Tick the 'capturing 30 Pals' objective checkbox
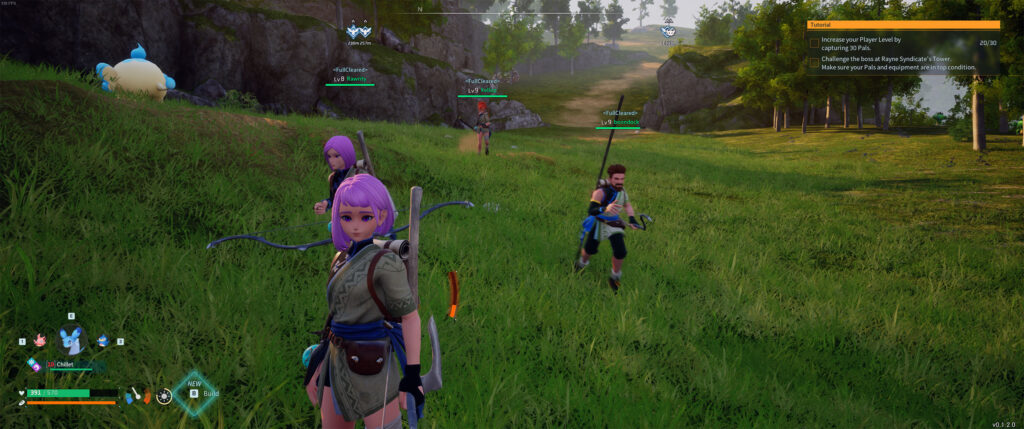Viewport: 1024px width, 429px height. 814,43
